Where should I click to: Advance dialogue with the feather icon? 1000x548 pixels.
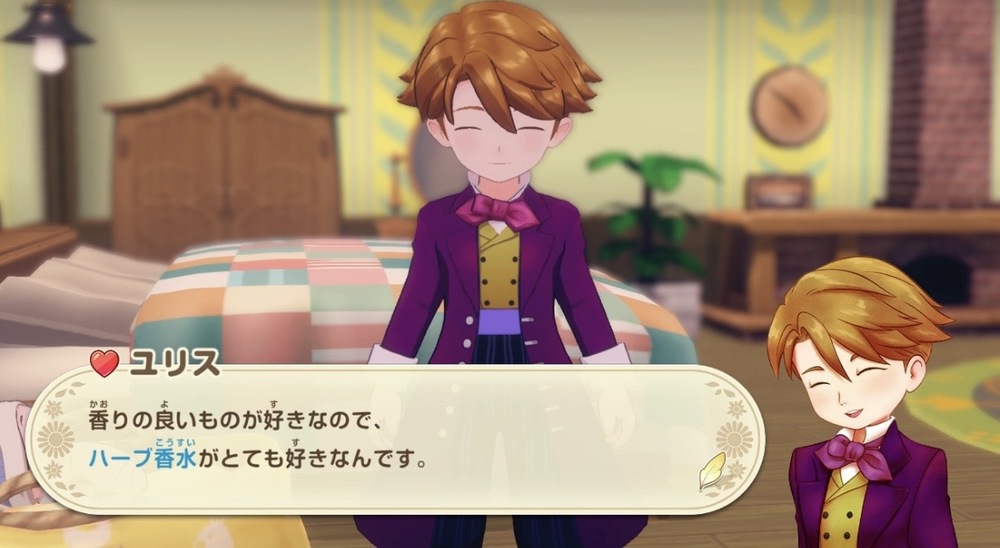tap(711, 469)
